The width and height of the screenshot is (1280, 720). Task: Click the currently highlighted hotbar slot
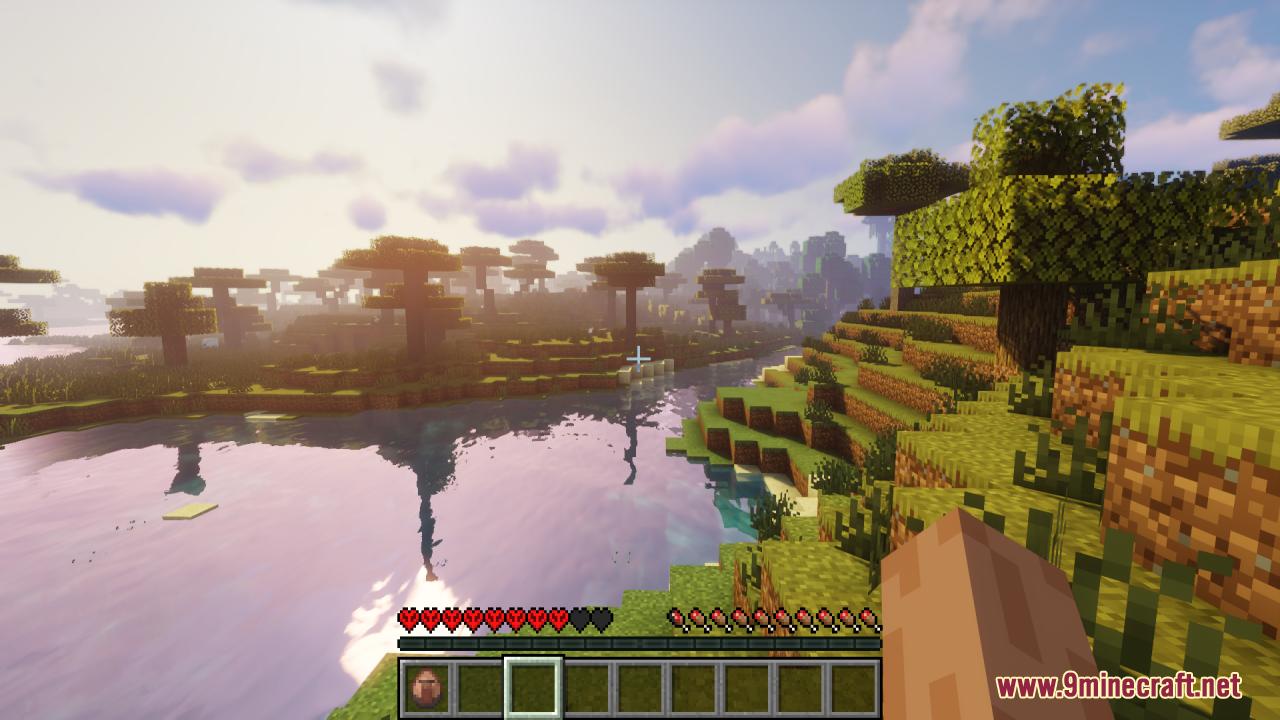[x=534, y=685]
